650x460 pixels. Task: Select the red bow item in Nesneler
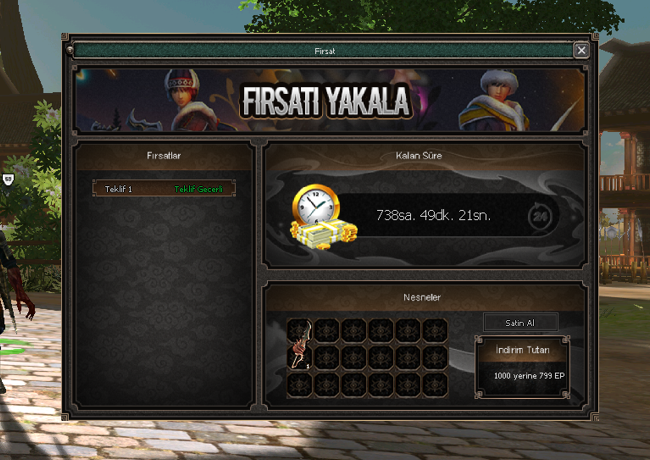tap(299, 357)
